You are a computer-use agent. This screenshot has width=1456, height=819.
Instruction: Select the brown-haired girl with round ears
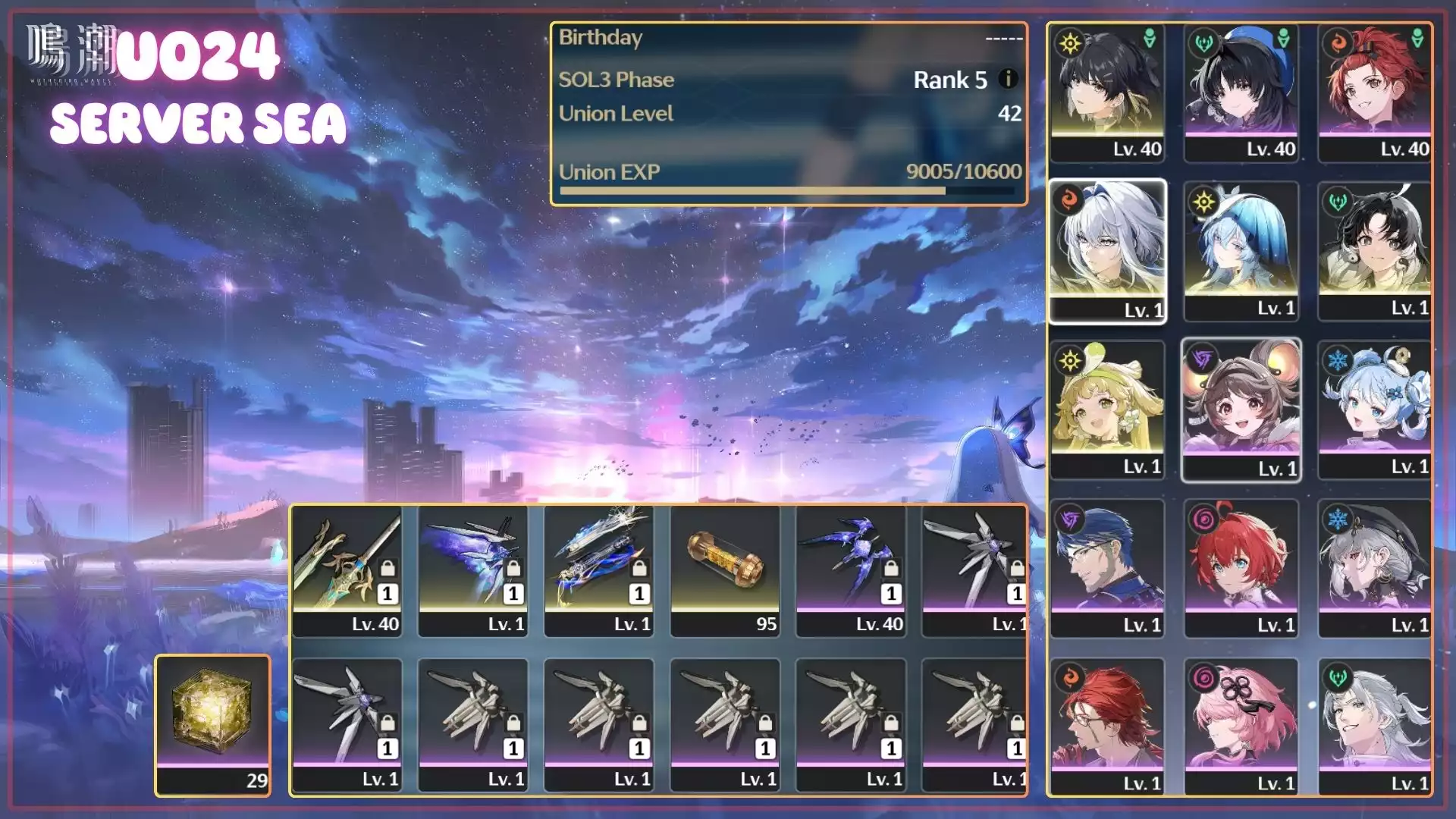[1241, 409]
